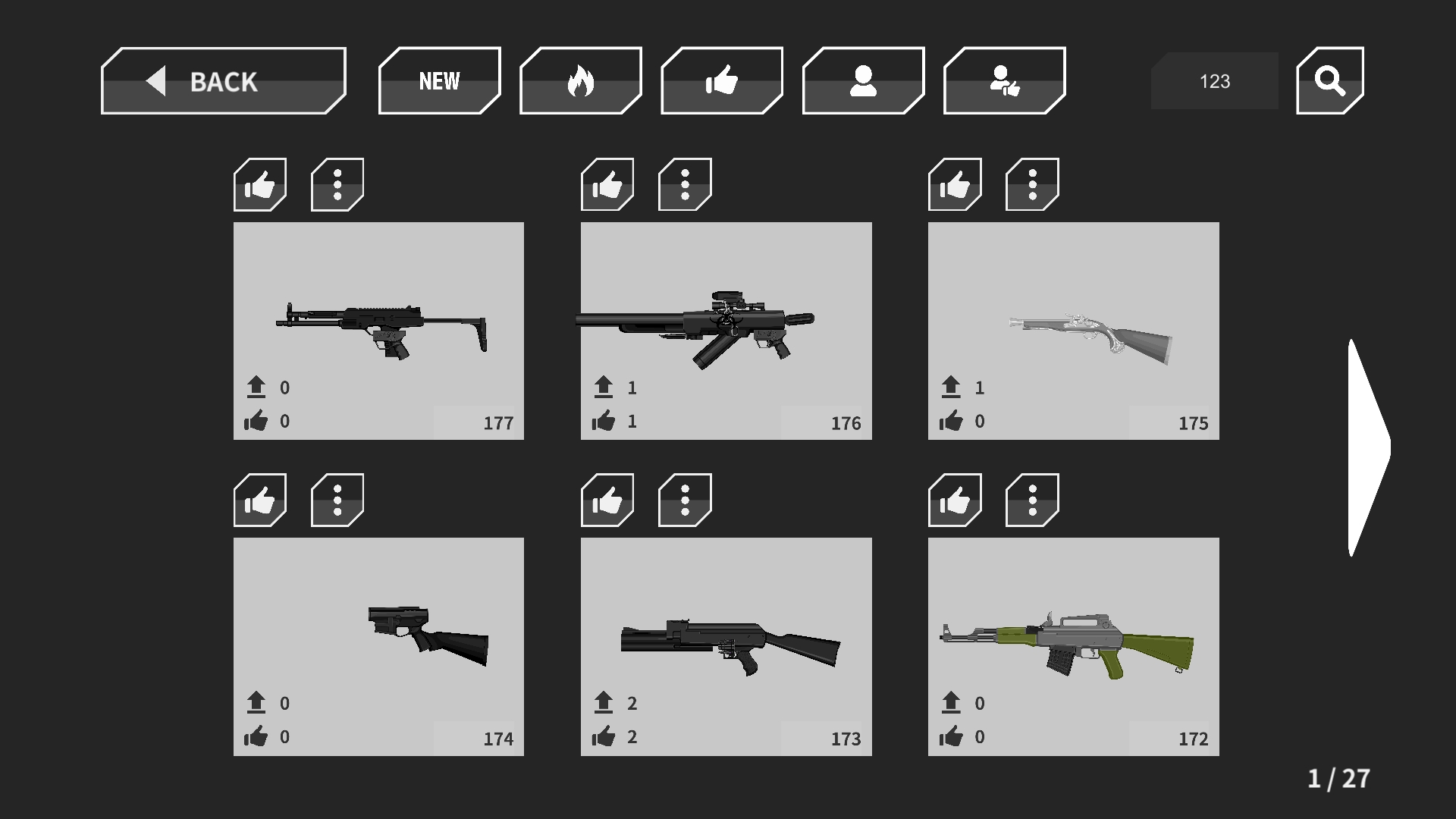The image size is (1456, 819).
Task: Expand the three-dot menu on item 172
Action: point(1031,500)
